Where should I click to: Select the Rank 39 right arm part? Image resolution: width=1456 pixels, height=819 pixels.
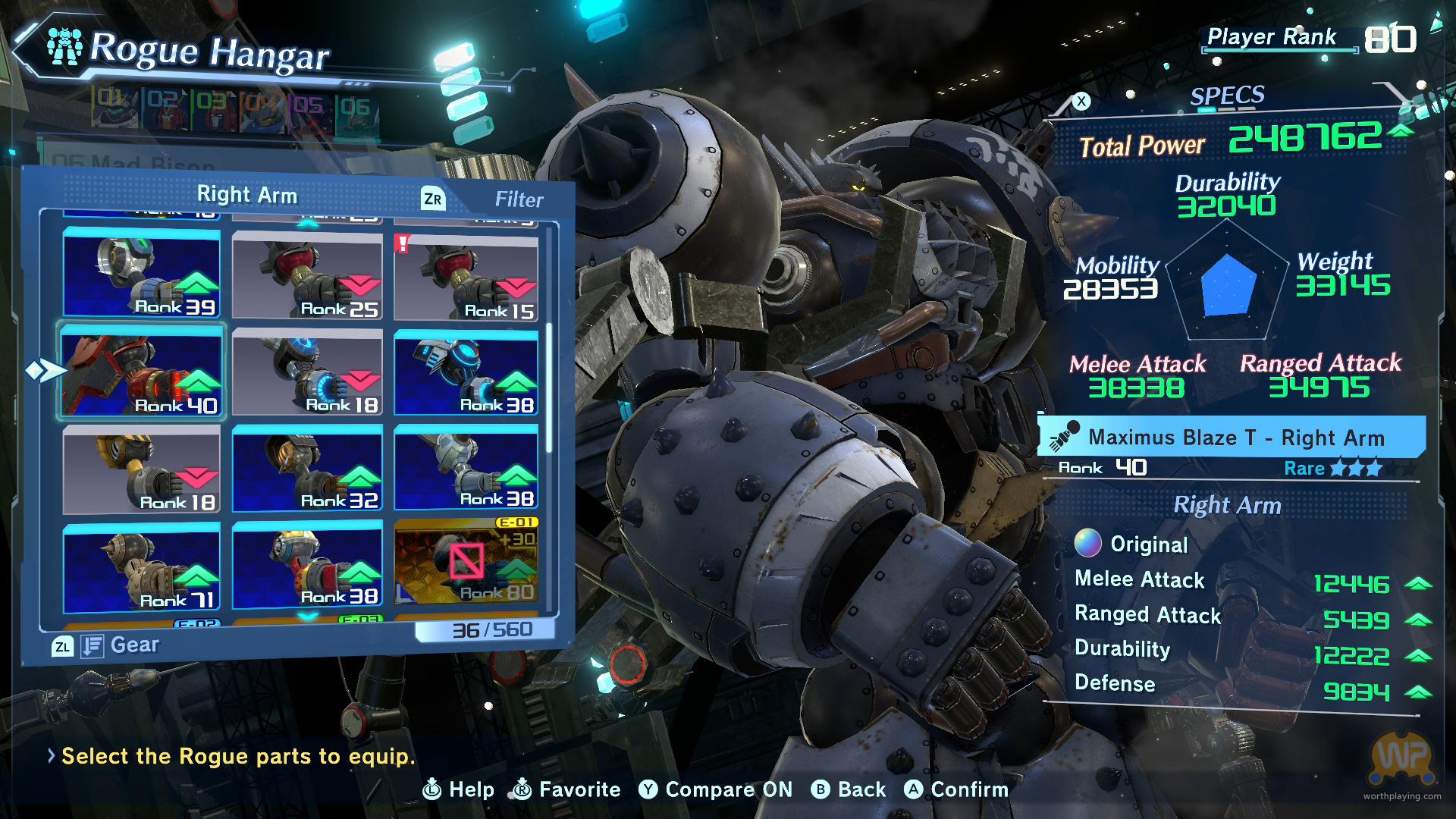142,273
